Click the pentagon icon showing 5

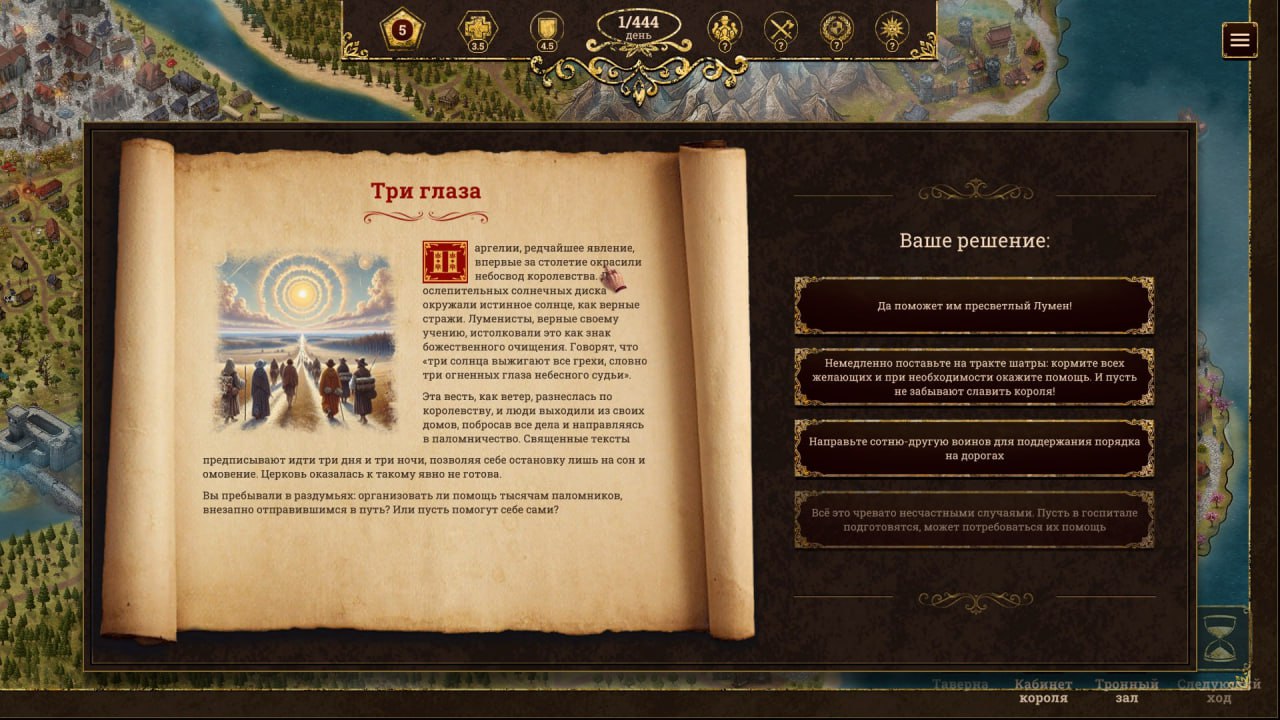(x=402, y=31)
